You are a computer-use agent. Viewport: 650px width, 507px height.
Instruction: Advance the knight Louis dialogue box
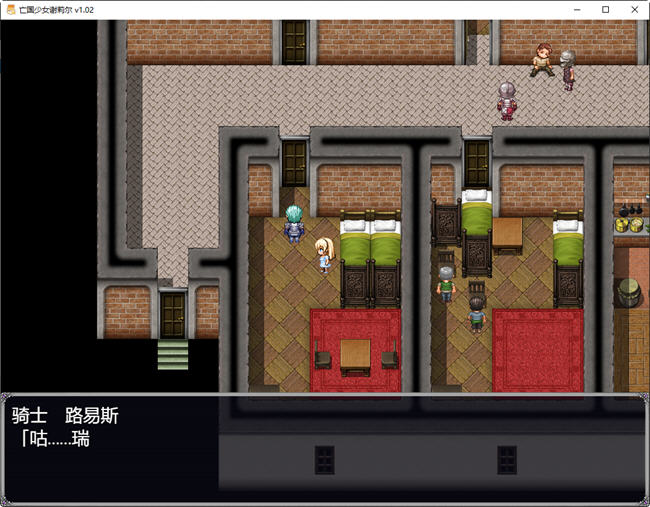click(324, 447)
